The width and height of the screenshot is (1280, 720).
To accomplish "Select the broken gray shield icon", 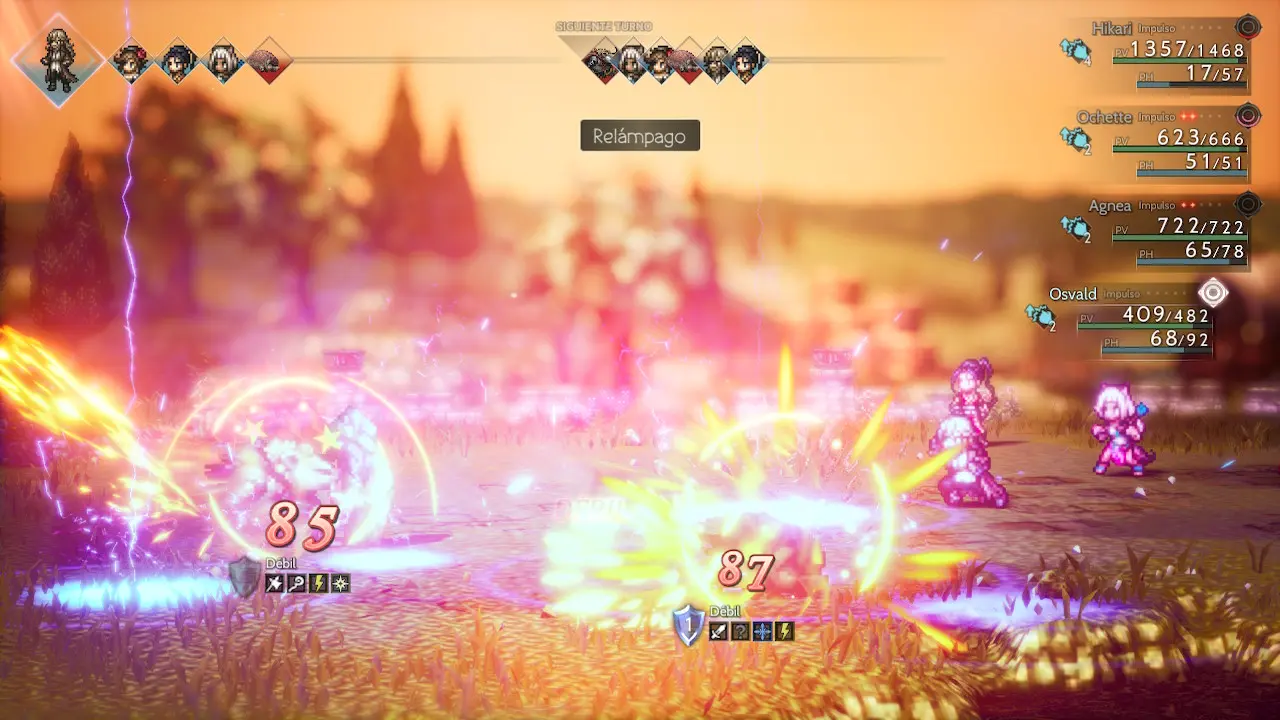I will [244, 578].
